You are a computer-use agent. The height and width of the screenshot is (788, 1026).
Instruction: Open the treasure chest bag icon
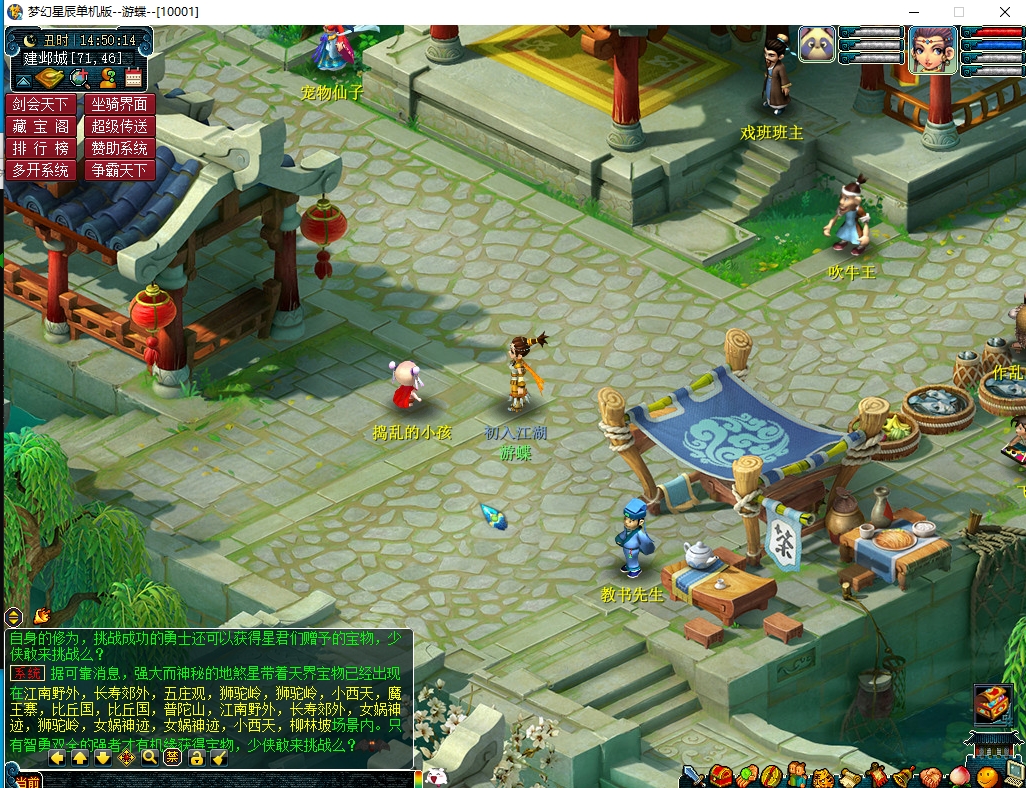tap(721, 776)
